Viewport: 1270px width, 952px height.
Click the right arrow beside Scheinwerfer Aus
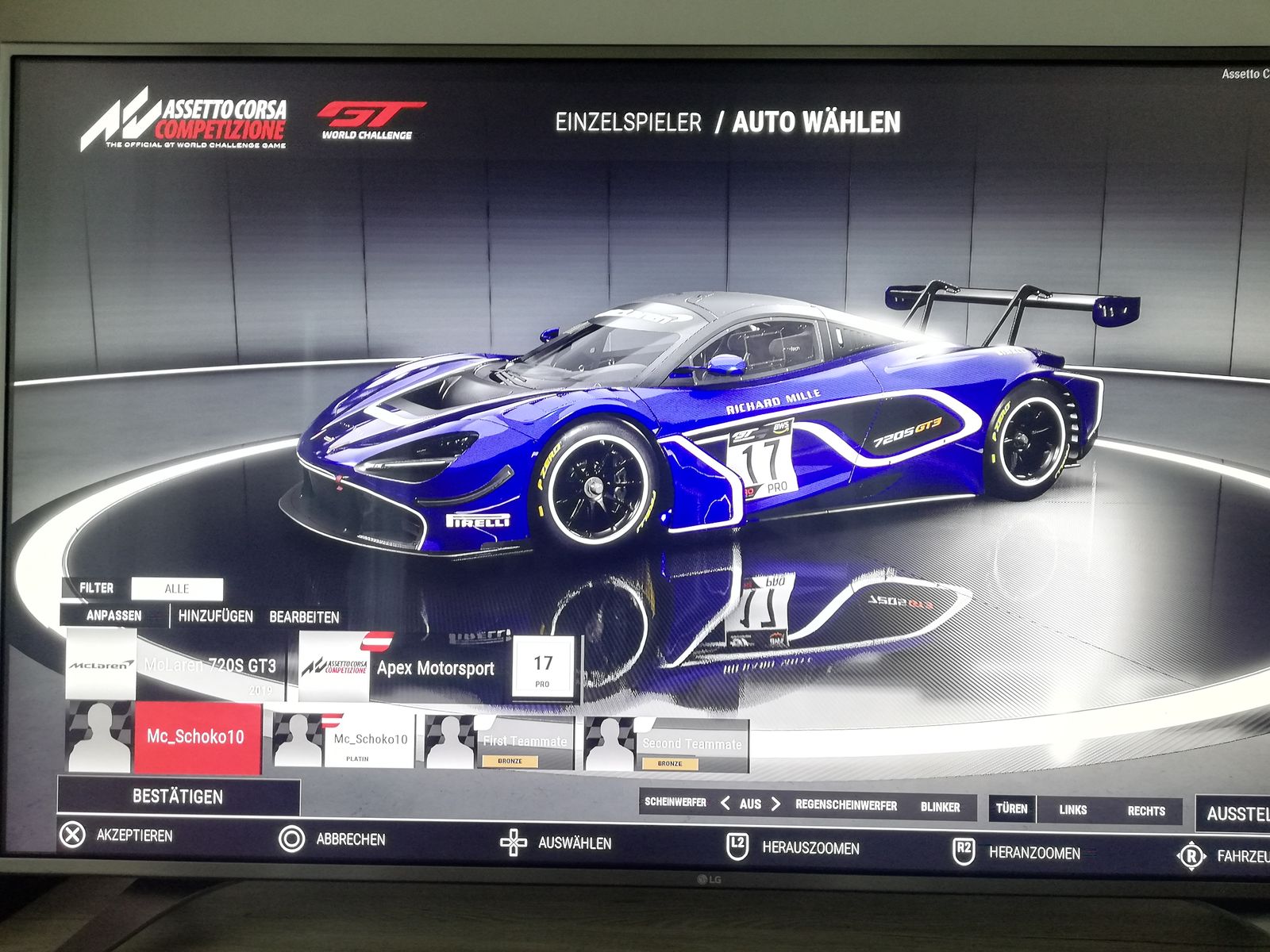[775, 804]
